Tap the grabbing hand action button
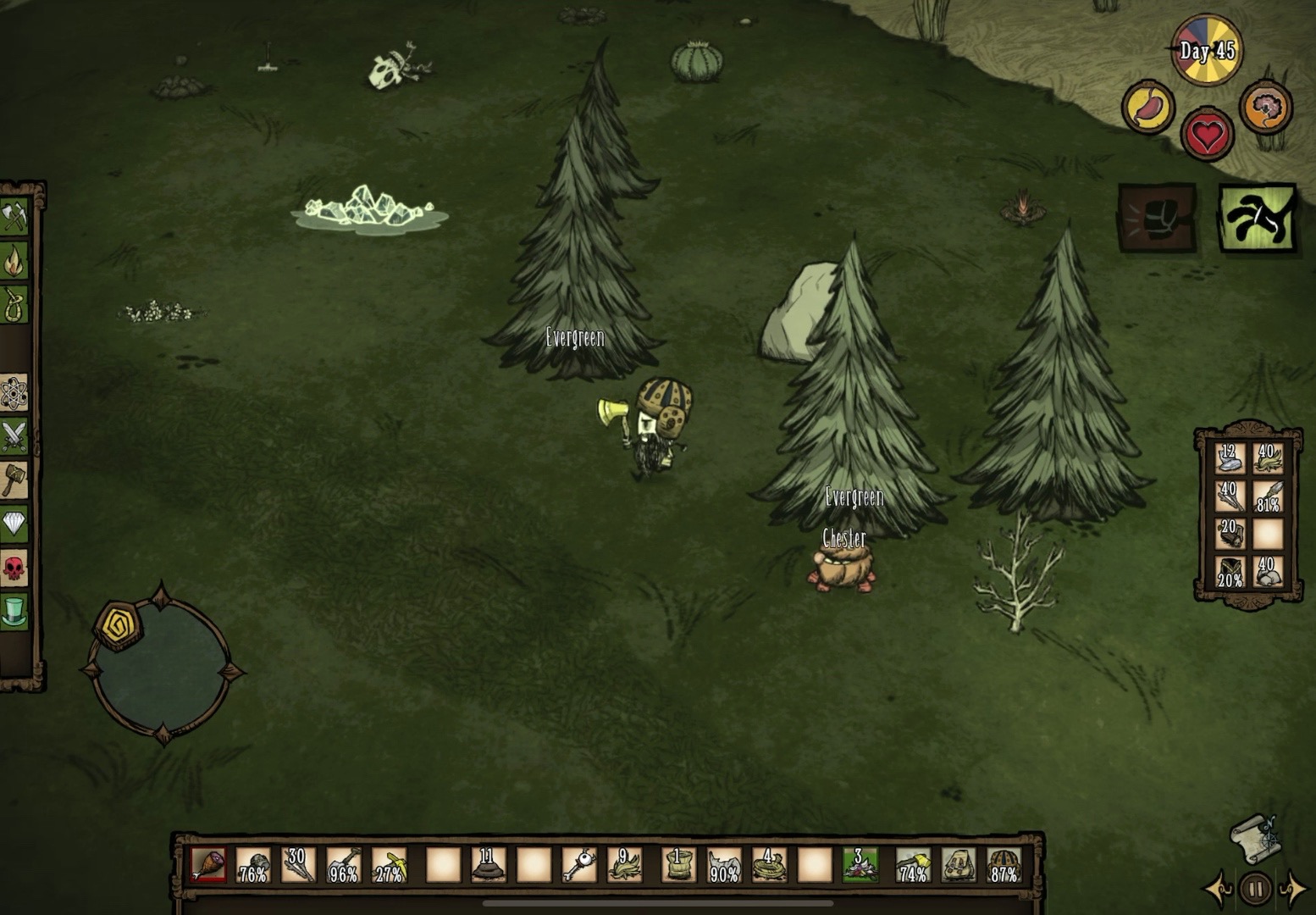The height and width of the screenshot is (915, 1316). pyautogui.click(x=1258, y=219)
